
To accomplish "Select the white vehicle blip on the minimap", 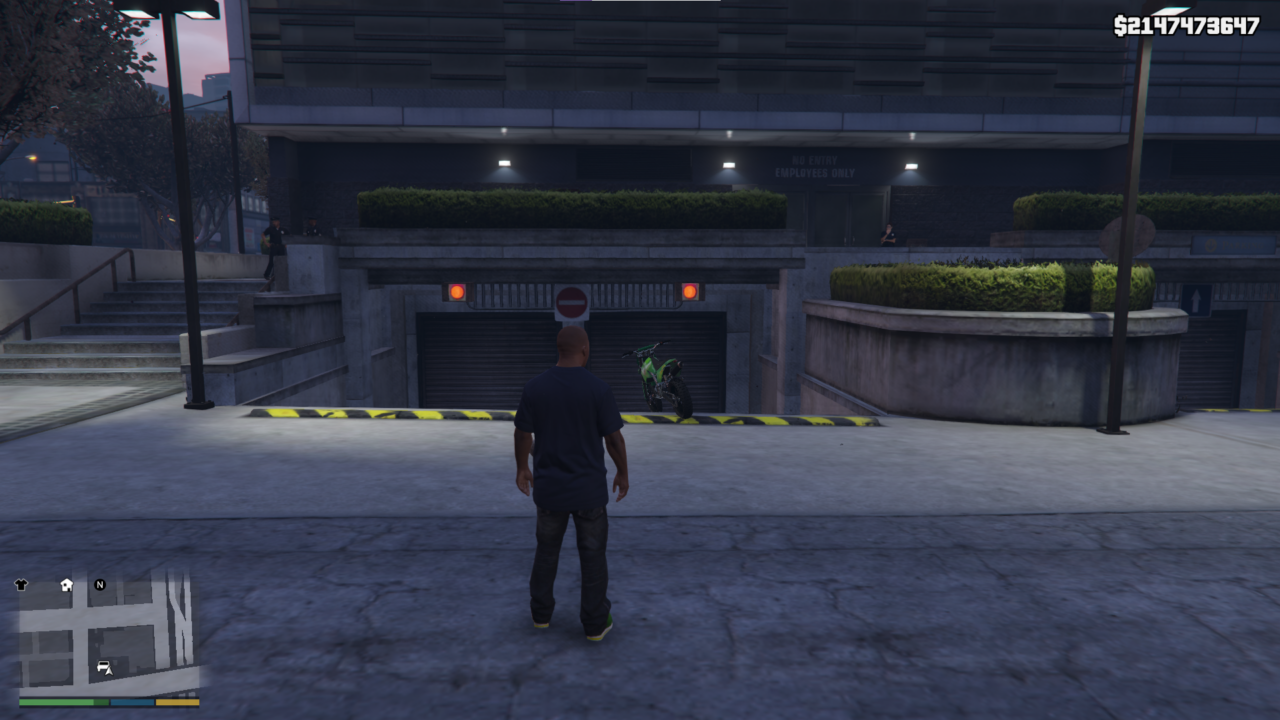I will coord(104,667).
